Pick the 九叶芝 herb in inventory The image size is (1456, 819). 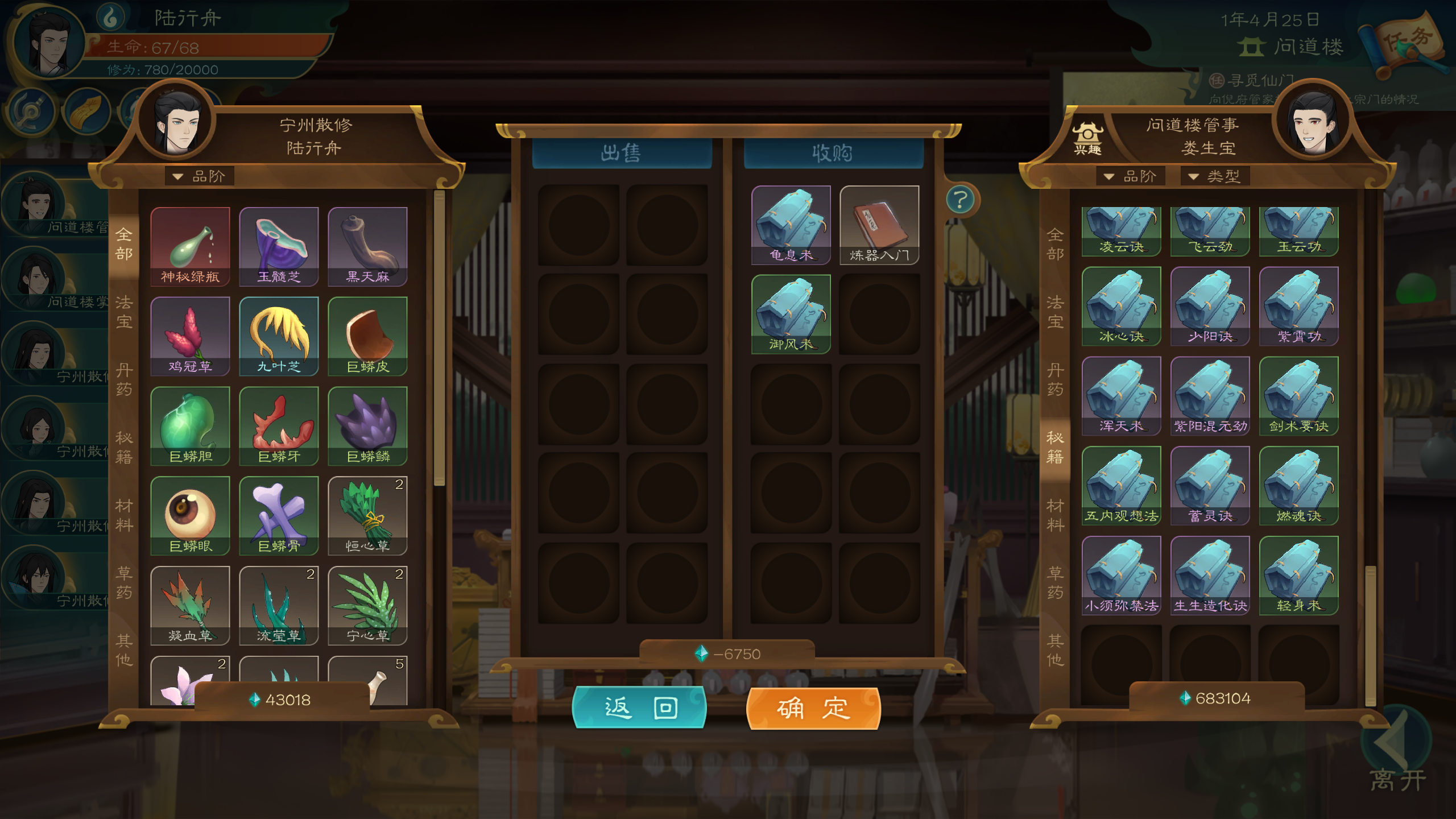point(279,336)
